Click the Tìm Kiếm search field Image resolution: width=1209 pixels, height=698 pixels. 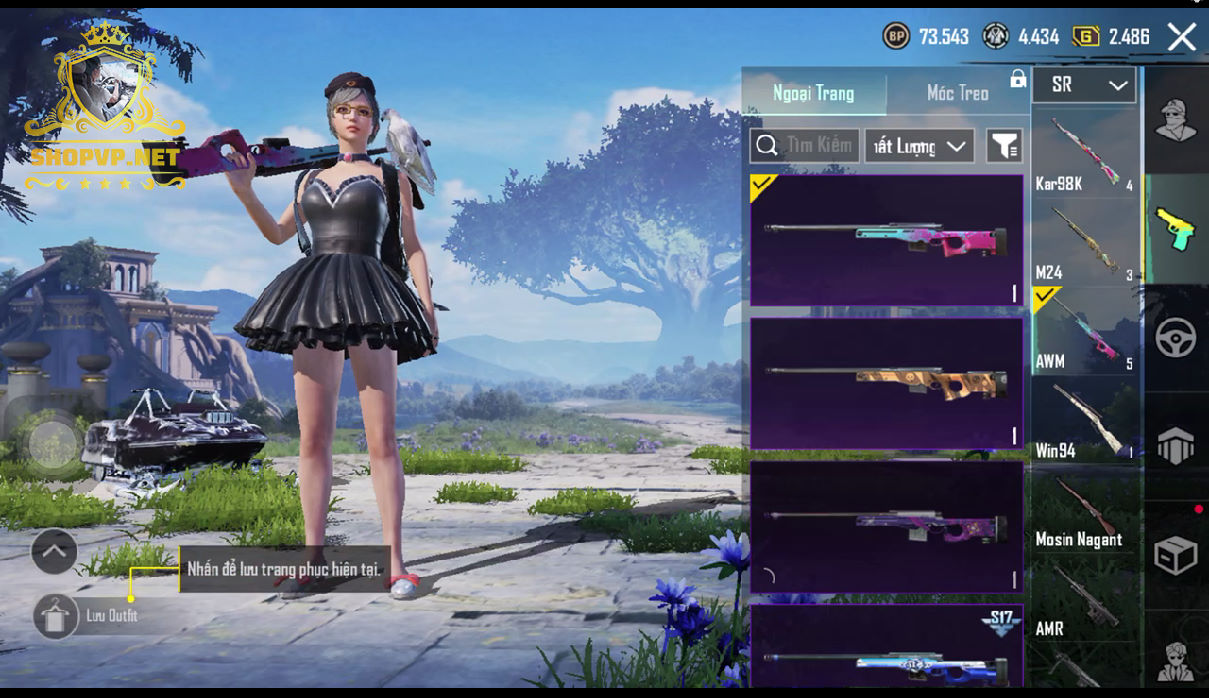804,146
